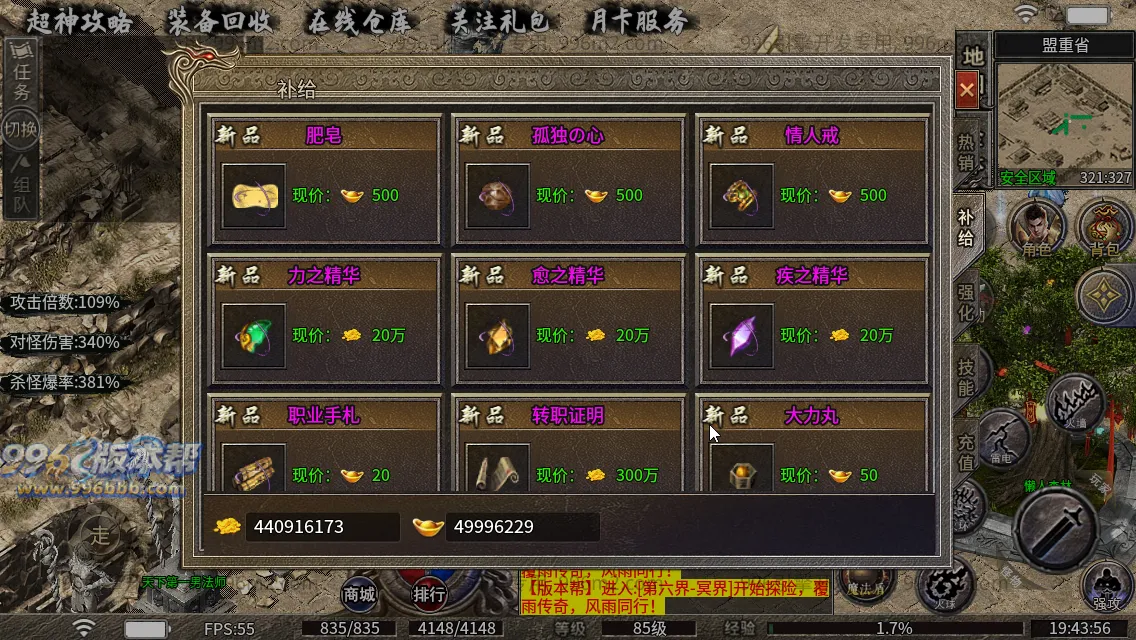Close the 补给 shop window

[x=967, y=90]
